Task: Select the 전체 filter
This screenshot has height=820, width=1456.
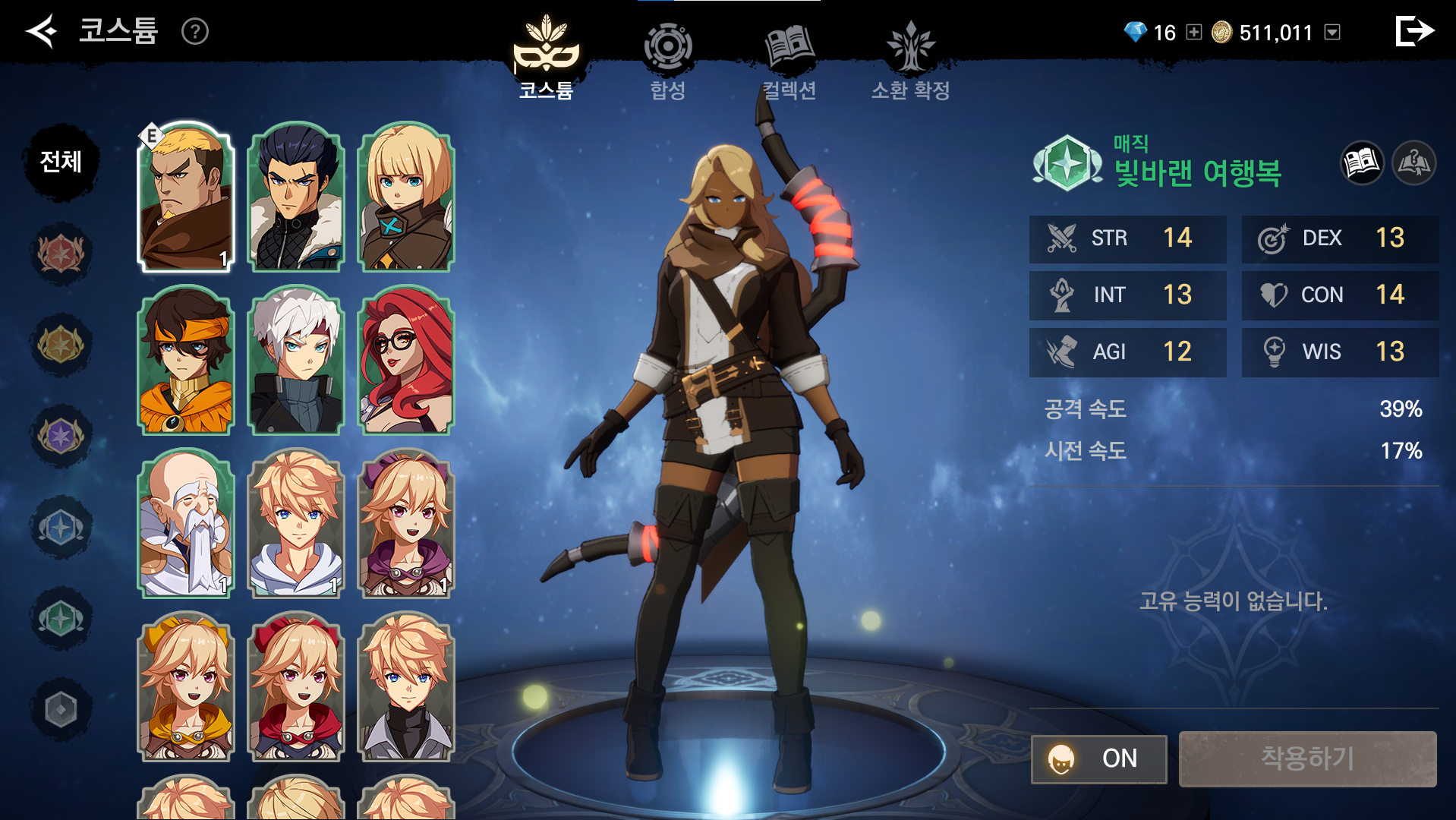Action: click(61, 162)
